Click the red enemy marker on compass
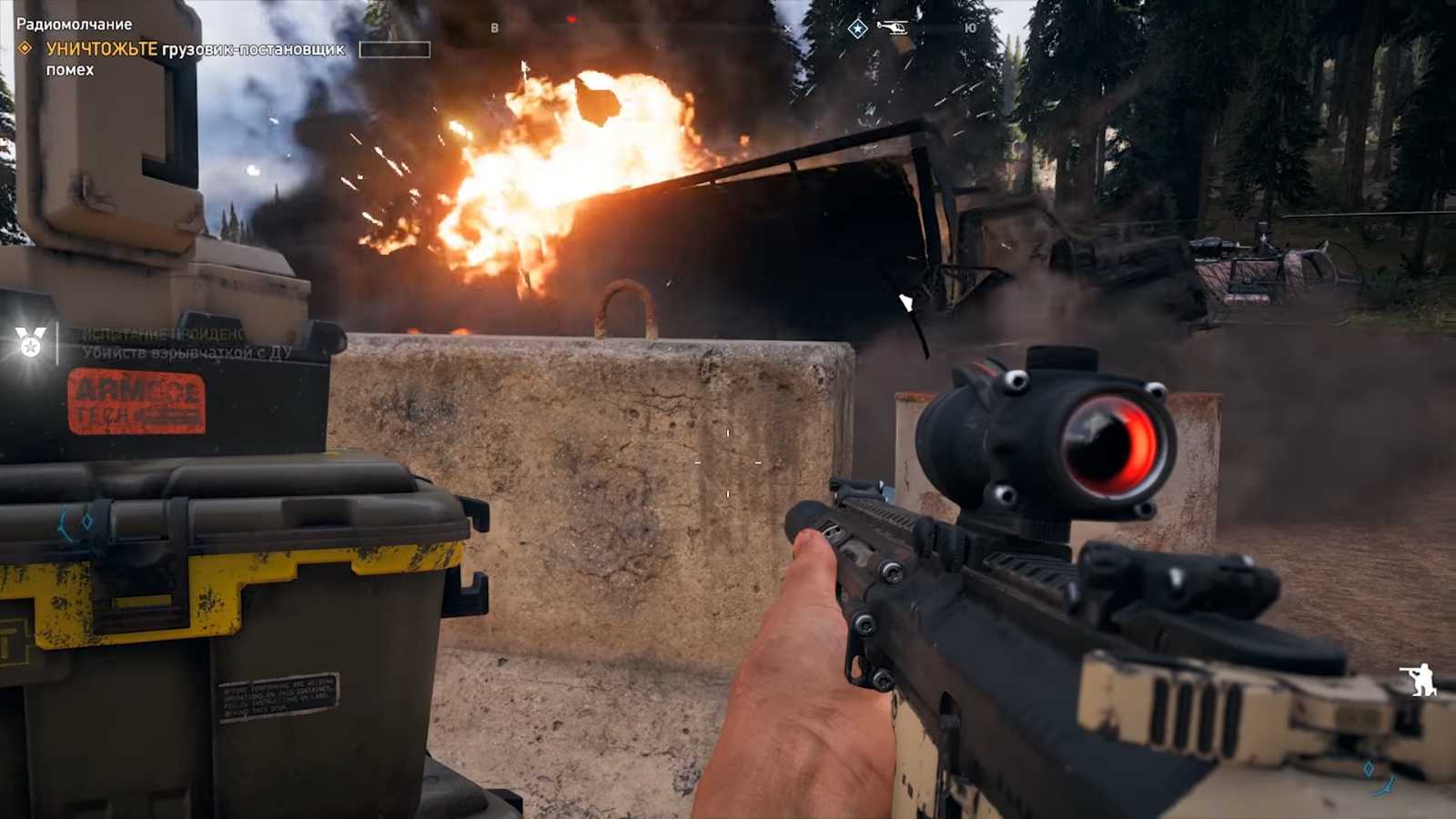Screen dimensions: 1456x819 click(571, 19)
